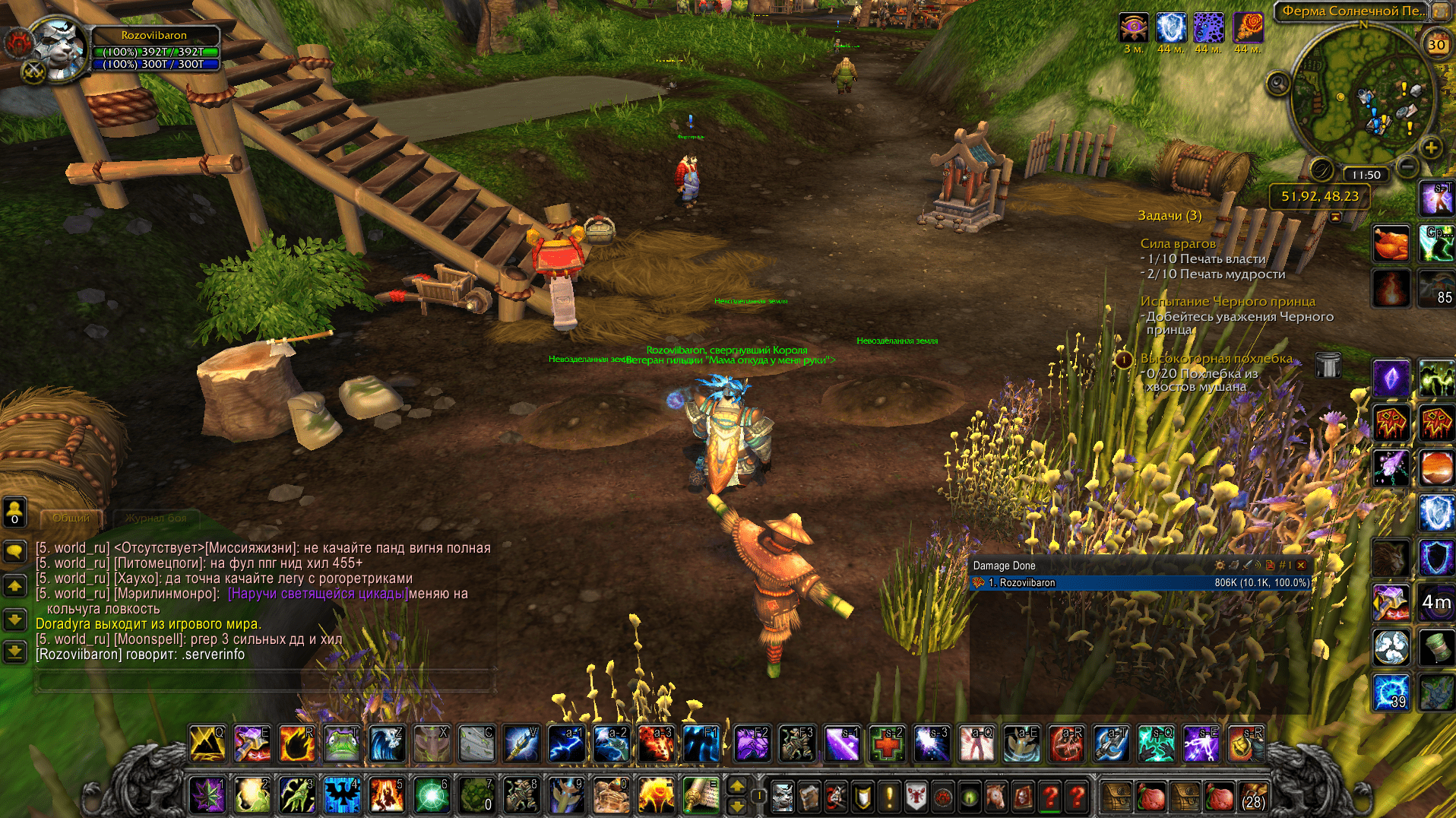Viewport: 1456px width, 818px height.
Task: Switch to the Журнал боя chat tab
Action: point(156,518)
